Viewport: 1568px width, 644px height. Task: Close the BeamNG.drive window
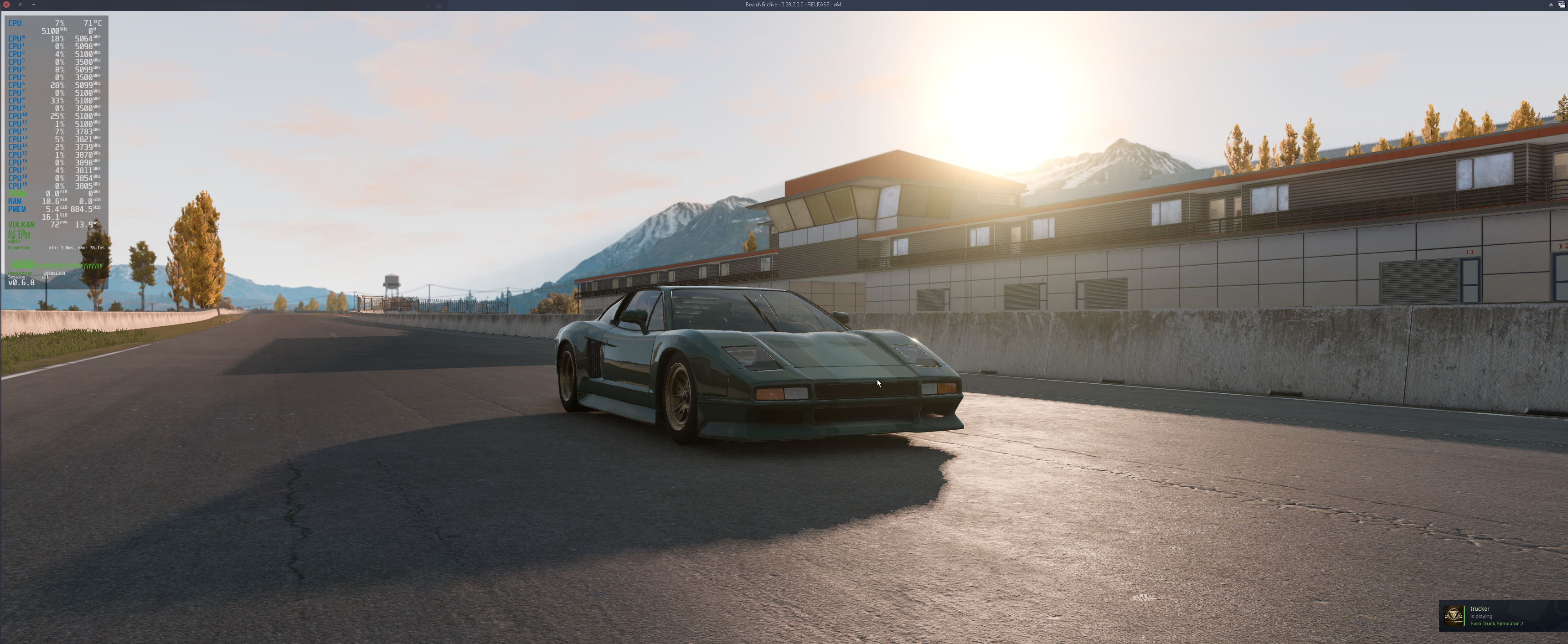tap(6, 4)
